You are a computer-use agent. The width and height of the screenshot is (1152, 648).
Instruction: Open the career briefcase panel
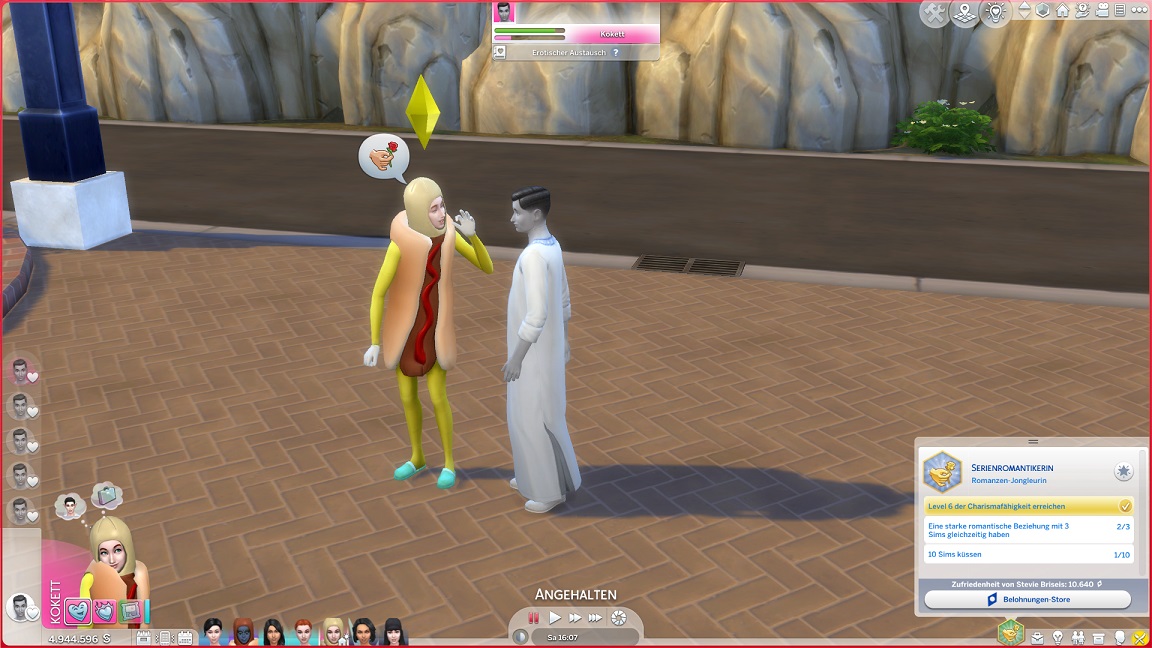[x=1038, y=637]
